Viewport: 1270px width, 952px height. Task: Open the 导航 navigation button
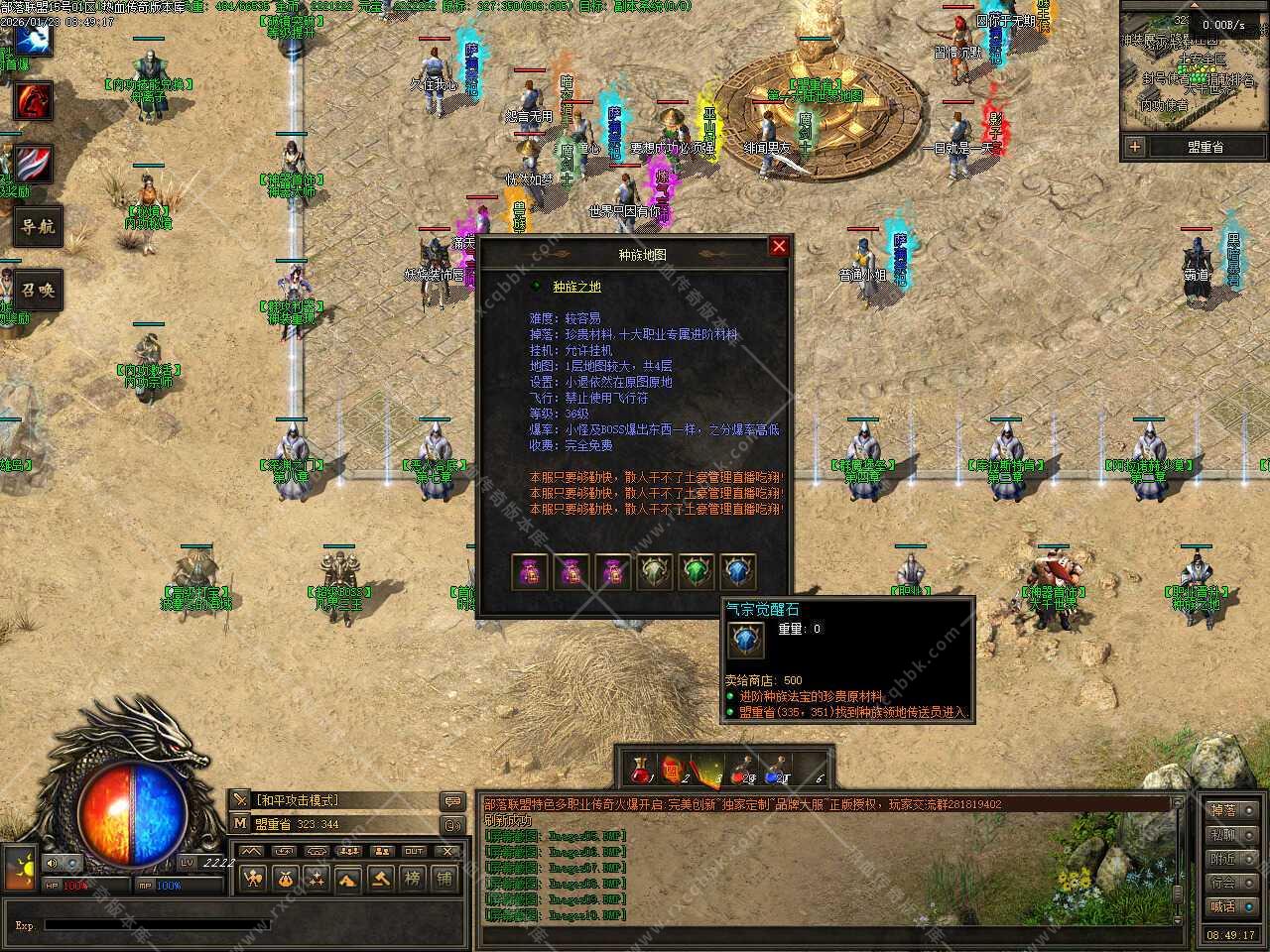click(38, 227)
